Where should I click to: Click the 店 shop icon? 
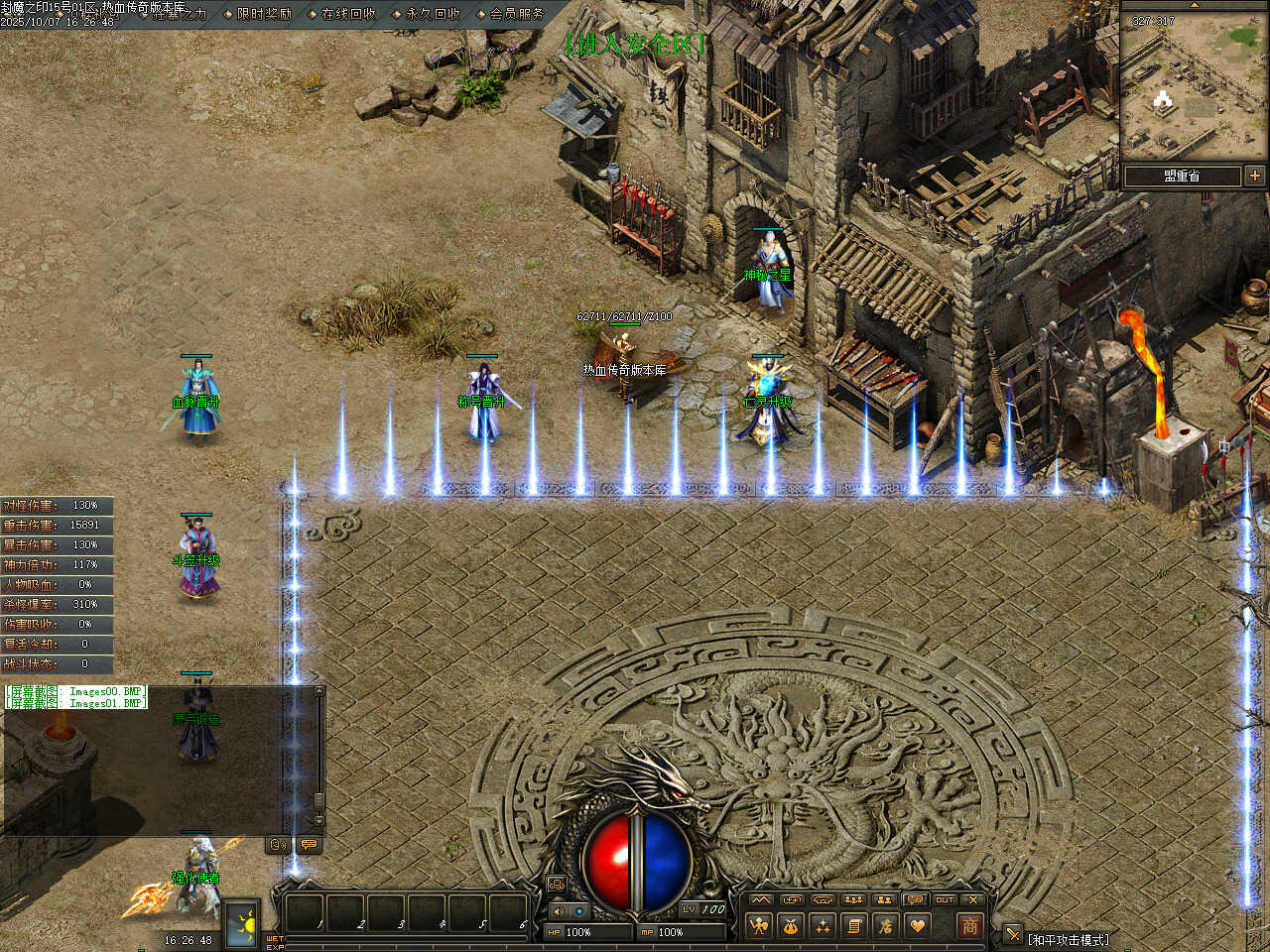click(886, 926)
